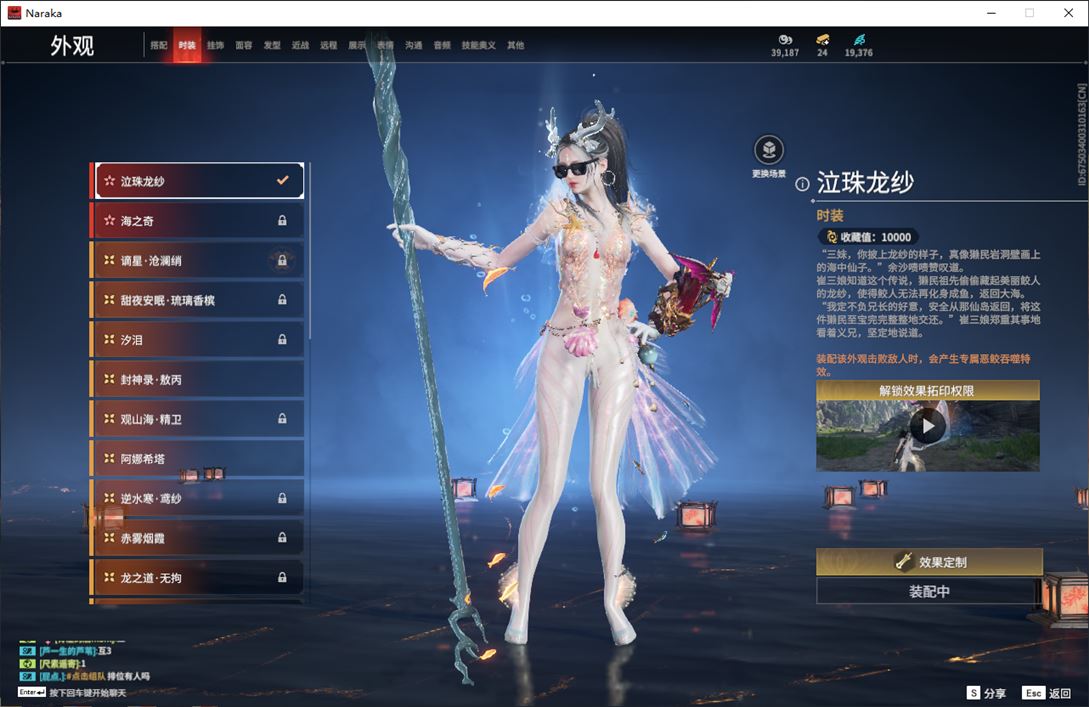Image resolution: width=1089 pixels, height=707 pixels.
Task: Play the outfit effect preview video
Action: [x=928, y=427]
